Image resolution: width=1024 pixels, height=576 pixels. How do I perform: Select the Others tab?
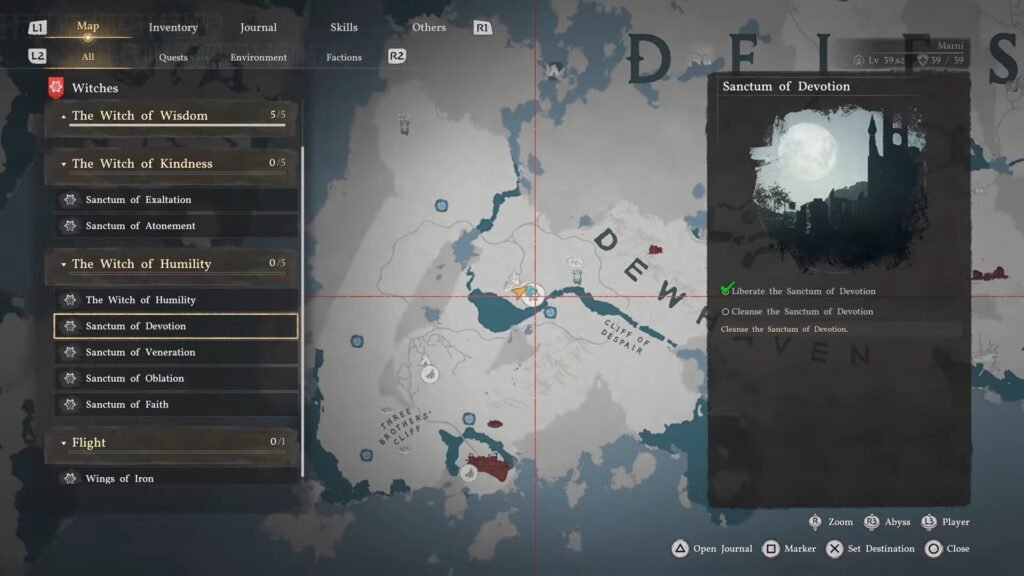429,27
